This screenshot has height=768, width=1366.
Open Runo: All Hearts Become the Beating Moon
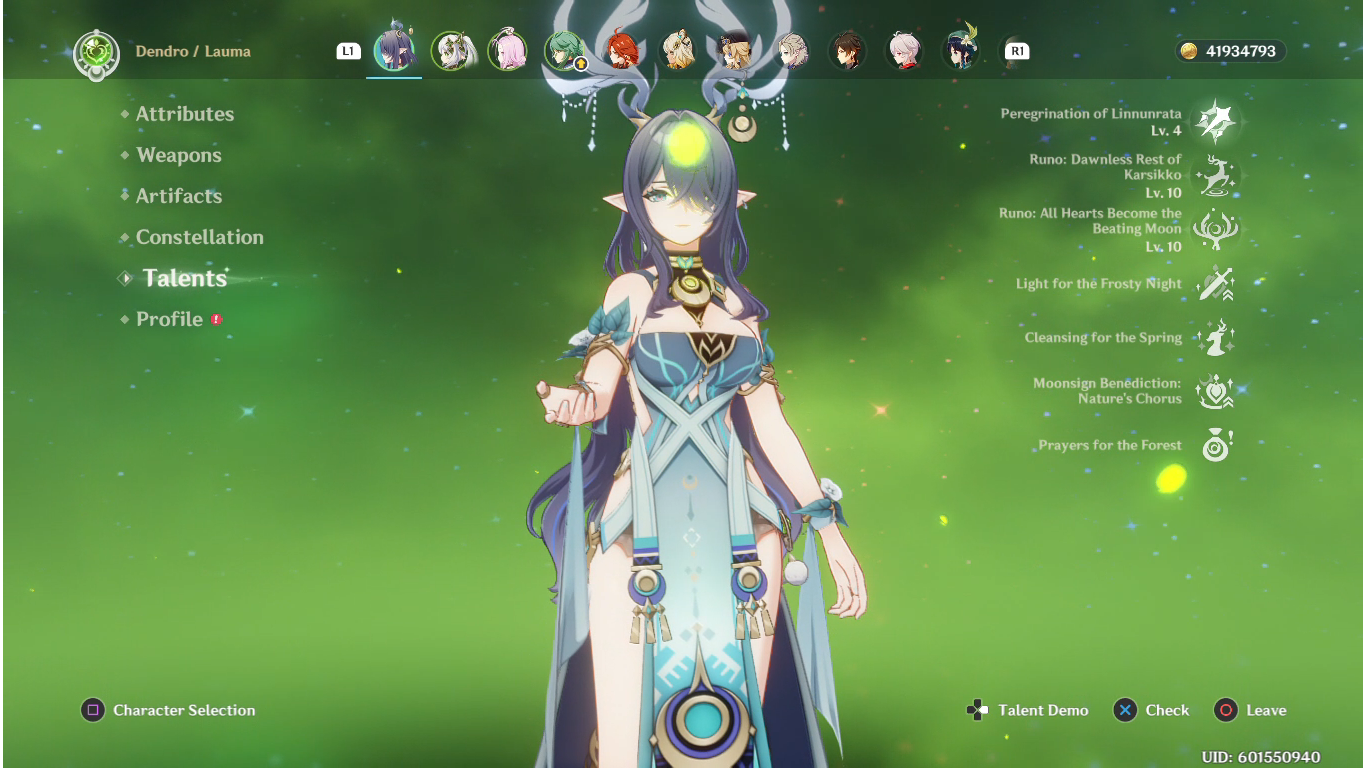point(1216,230)
